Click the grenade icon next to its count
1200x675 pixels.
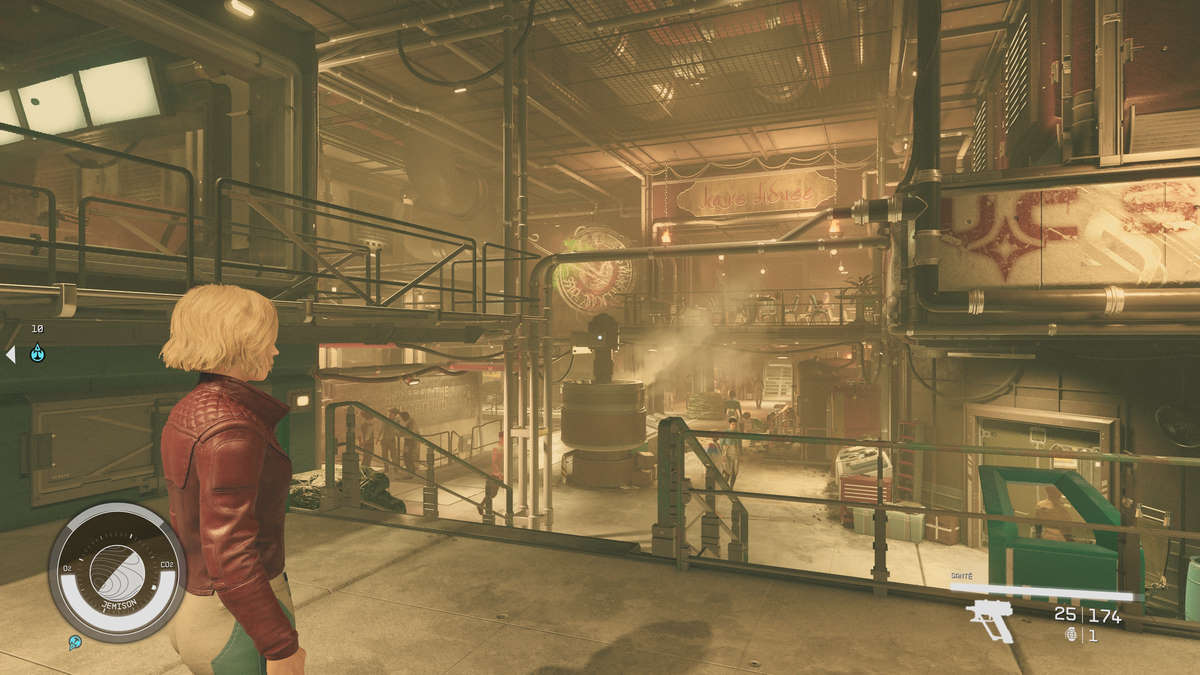coord(1072,635)
